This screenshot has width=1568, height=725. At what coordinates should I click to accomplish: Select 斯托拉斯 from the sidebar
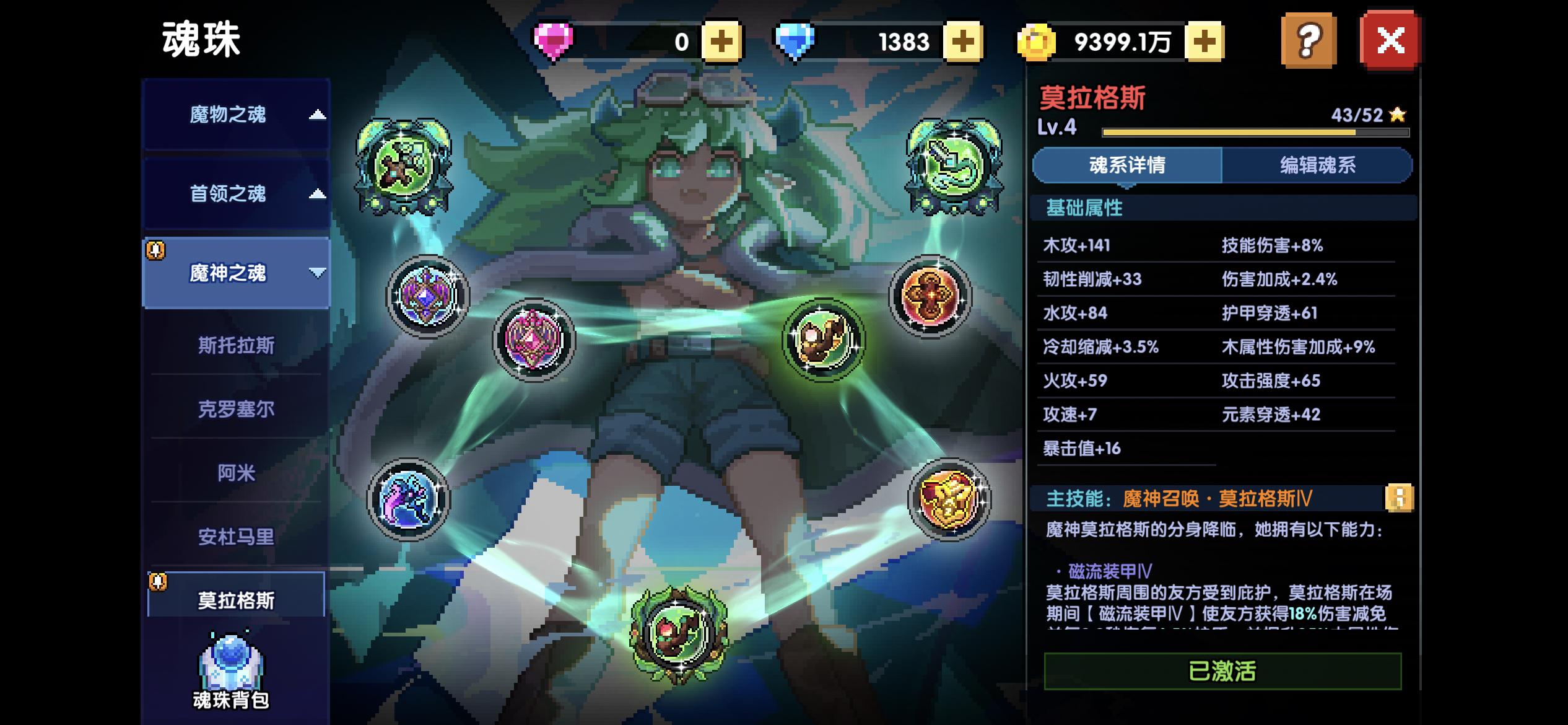[x=235, y=347]
